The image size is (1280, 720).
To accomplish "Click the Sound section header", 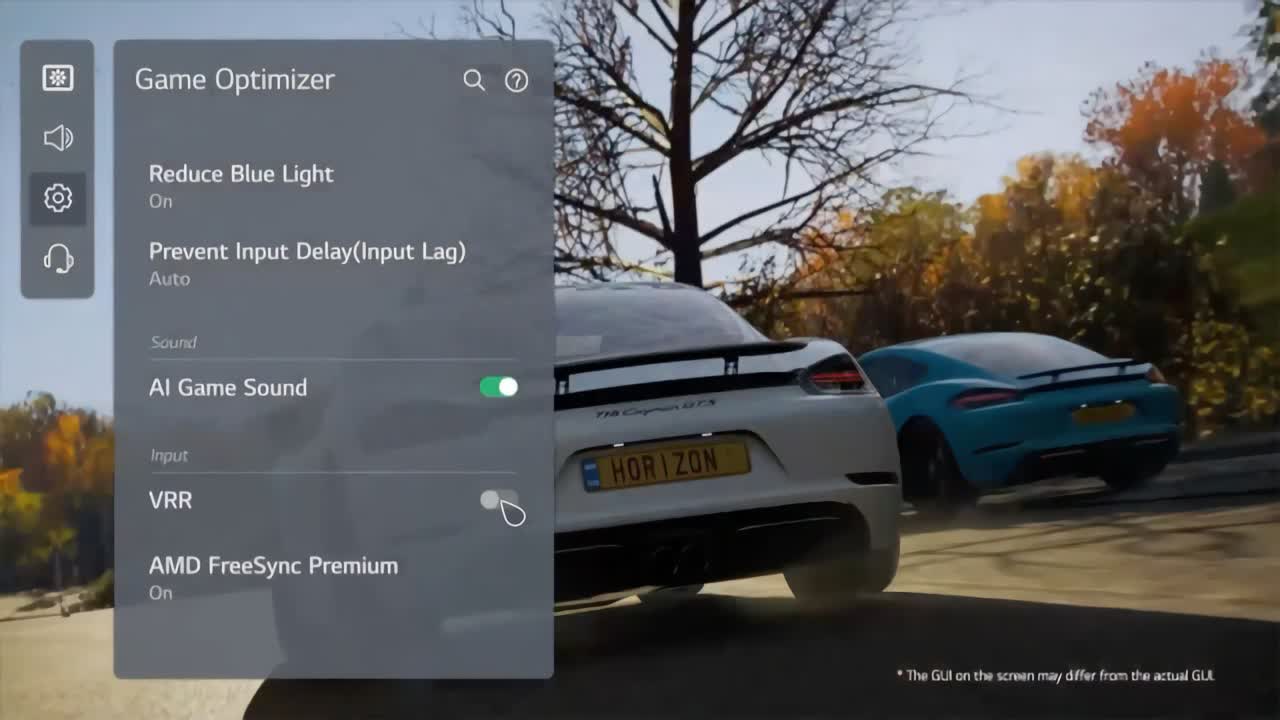I will [x=175, y=342].
